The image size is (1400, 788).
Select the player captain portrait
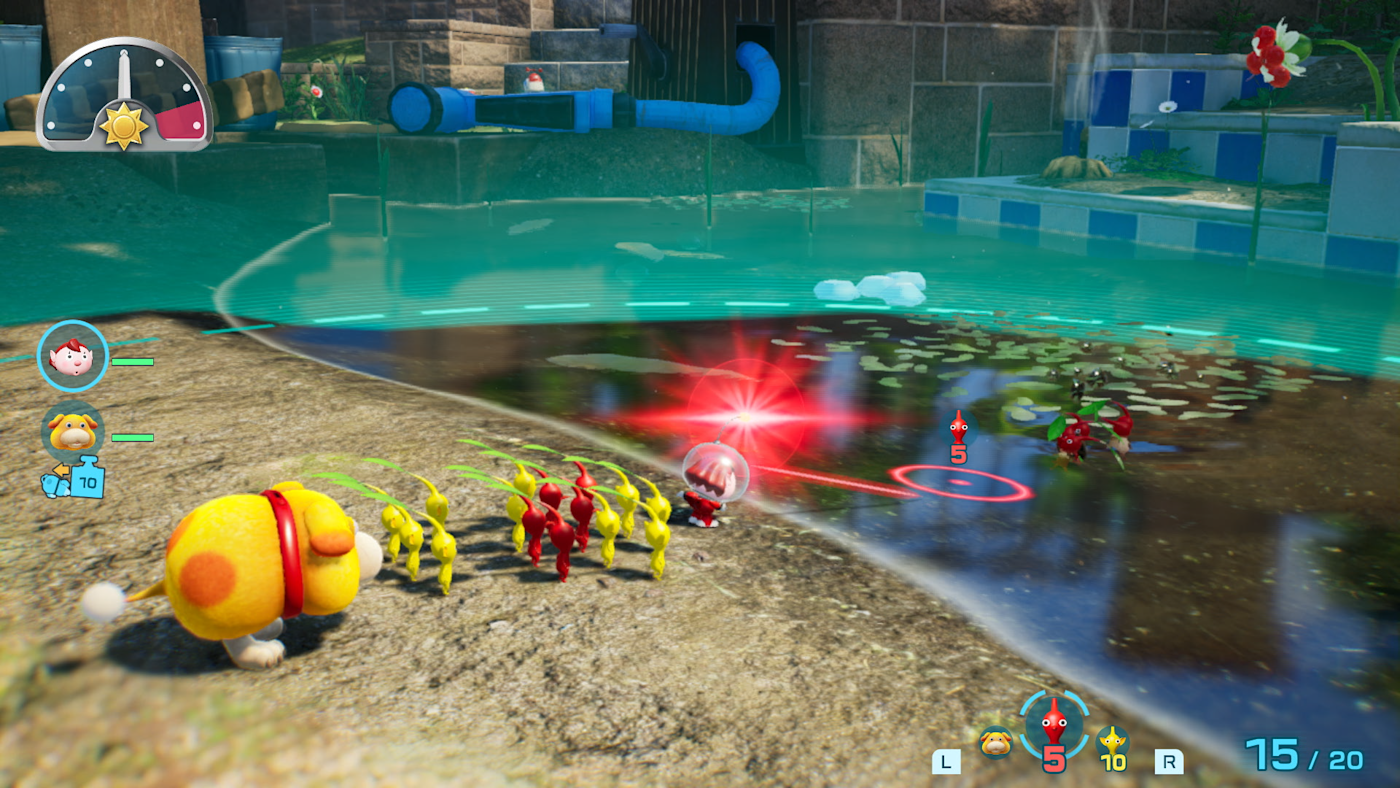[73, 356]
